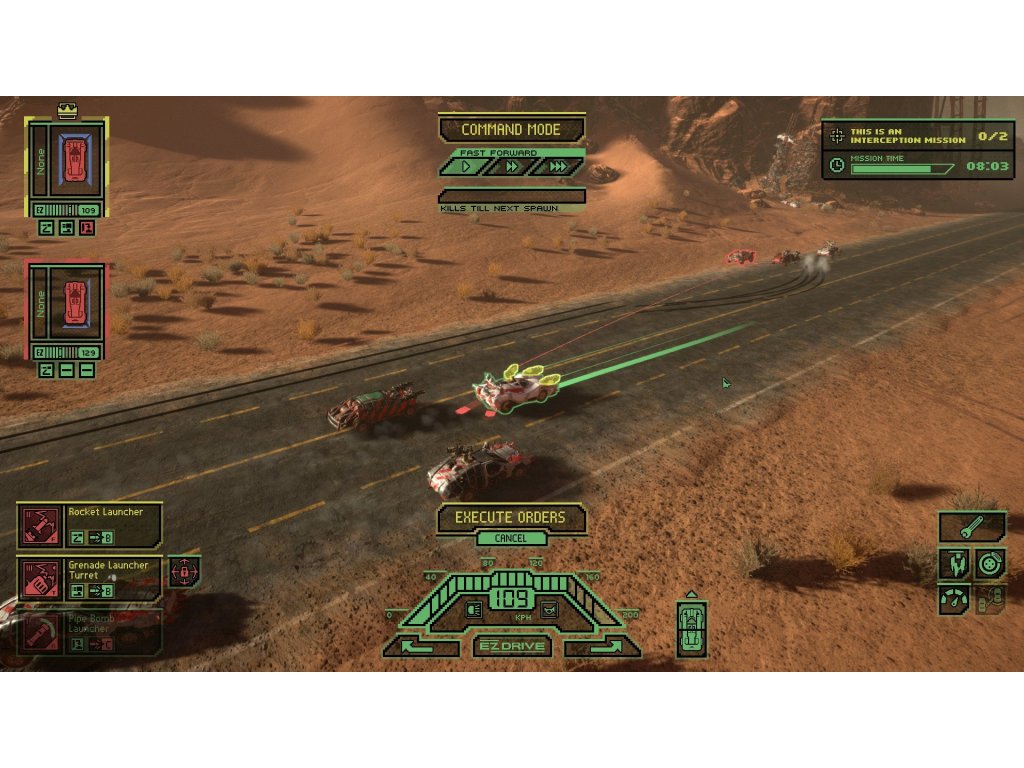Image resolution: width=1024 pixels, height=768 pixels.
Task: Cancel the pending orders
Action: coord(510,539)
